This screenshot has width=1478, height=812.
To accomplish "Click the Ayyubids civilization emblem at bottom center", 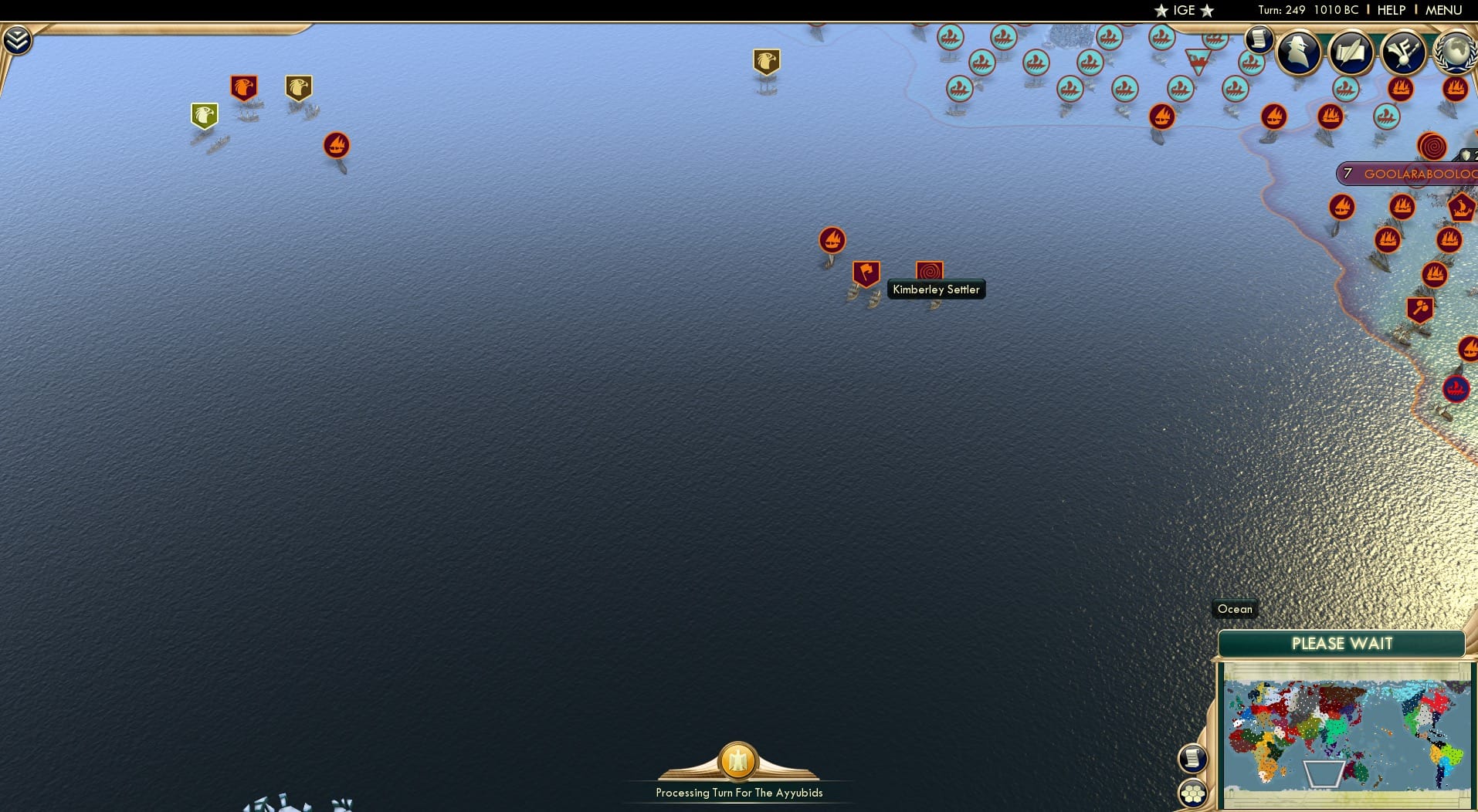I will [737, 761].
